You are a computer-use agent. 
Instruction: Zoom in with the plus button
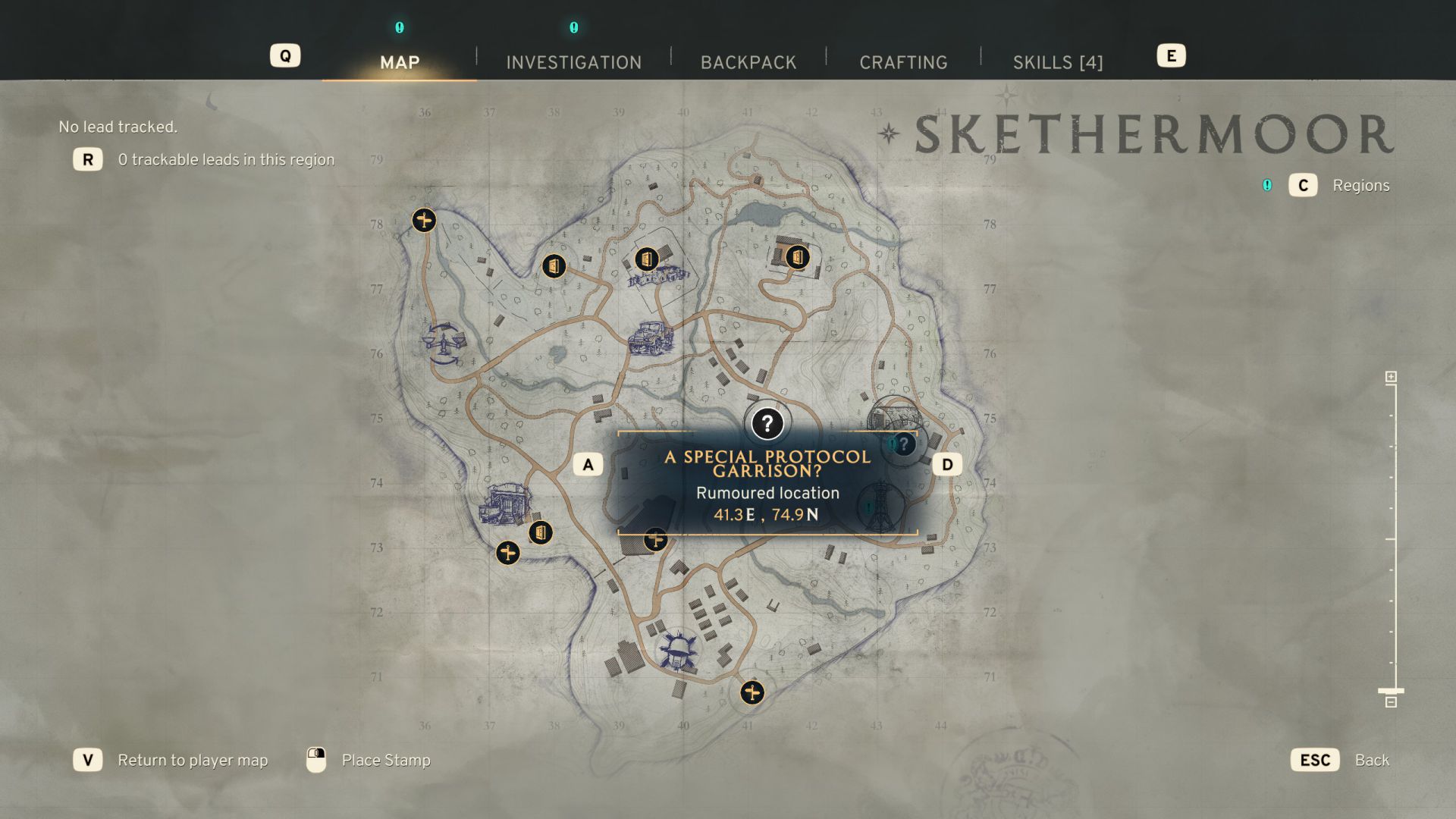(x=1391, y=377)
